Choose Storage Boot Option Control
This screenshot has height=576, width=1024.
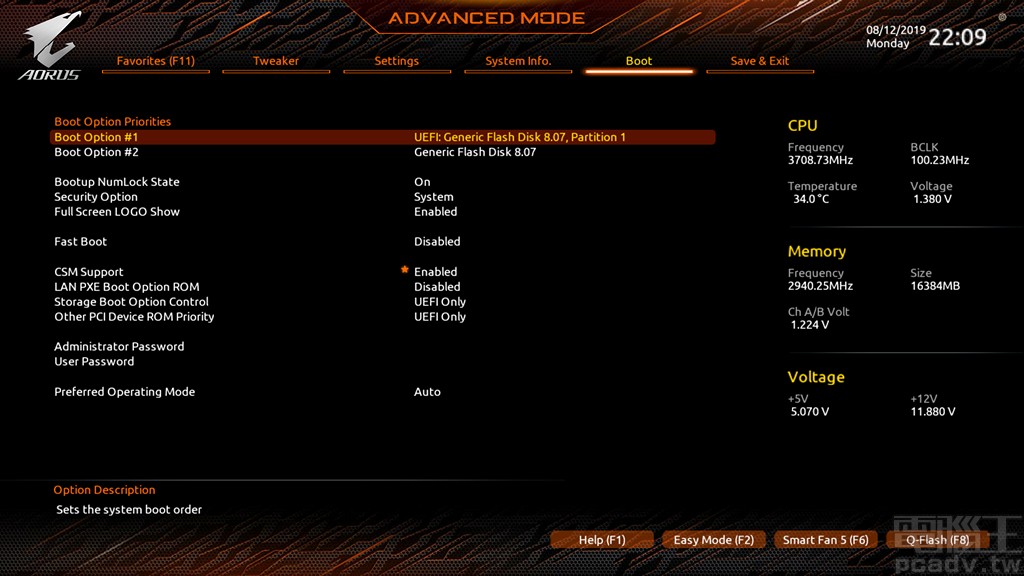(x=131, y=302)
